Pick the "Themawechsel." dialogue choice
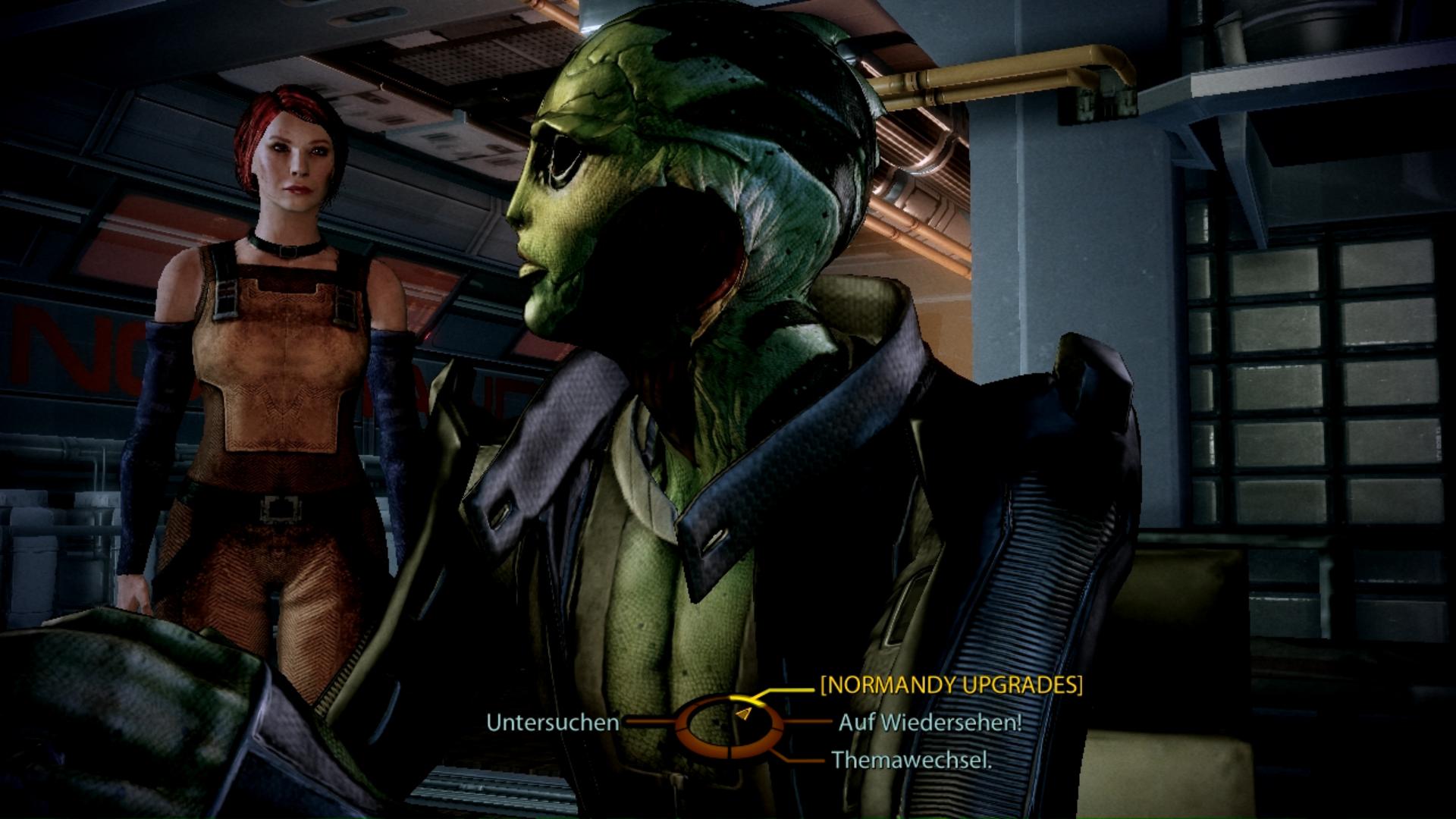 (x=912, y=759)
